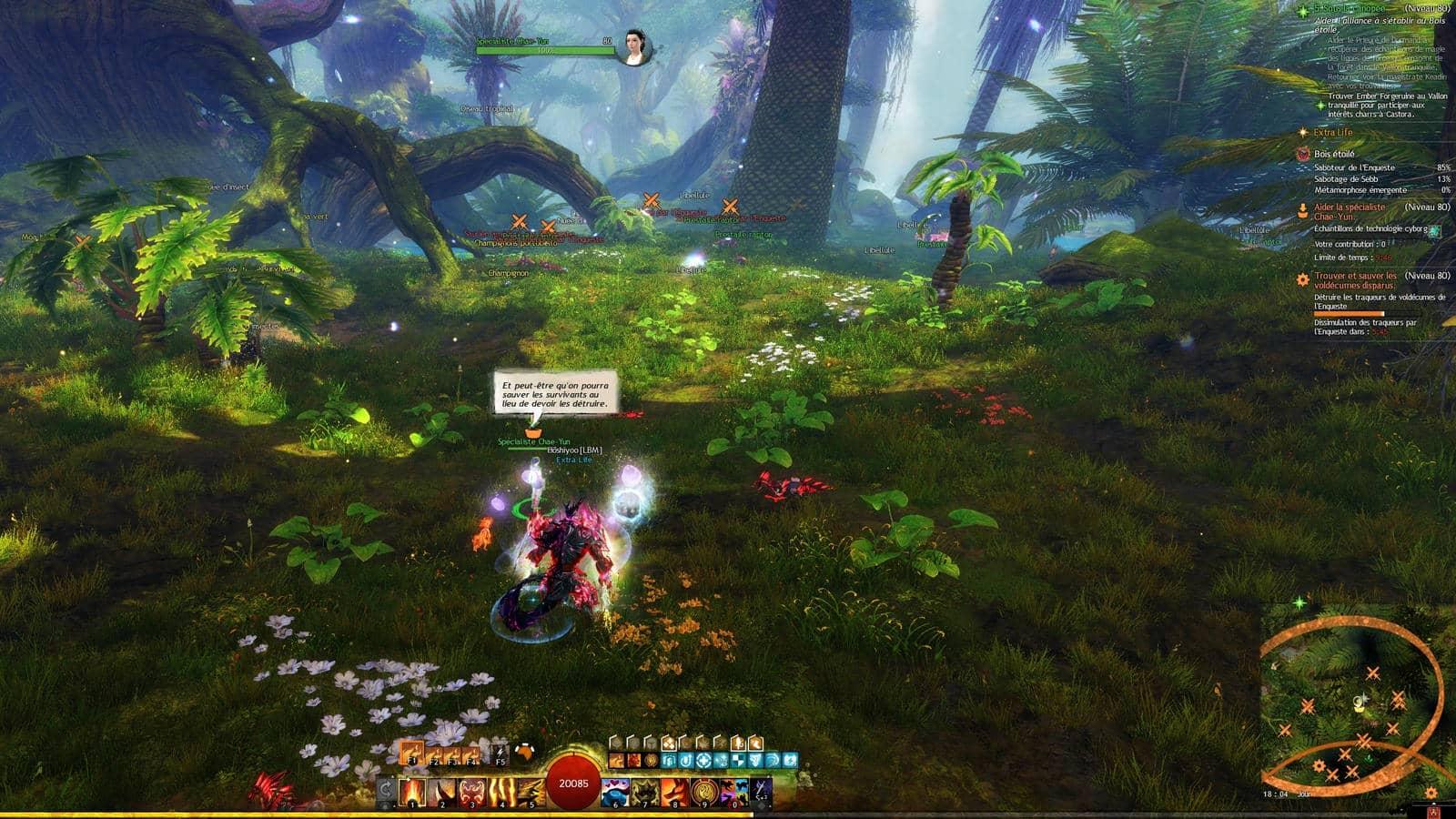
Task: Activate the blue healing skill on slot 6
Action: pyautogui.click(x=616, y=792)
